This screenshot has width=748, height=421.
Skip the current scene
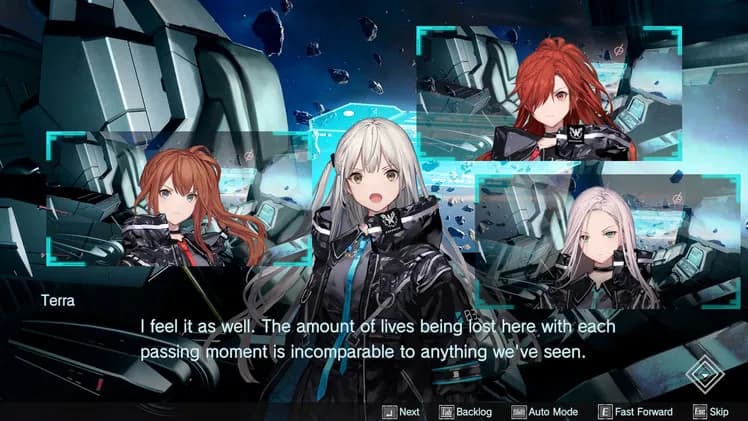point(711,411)
